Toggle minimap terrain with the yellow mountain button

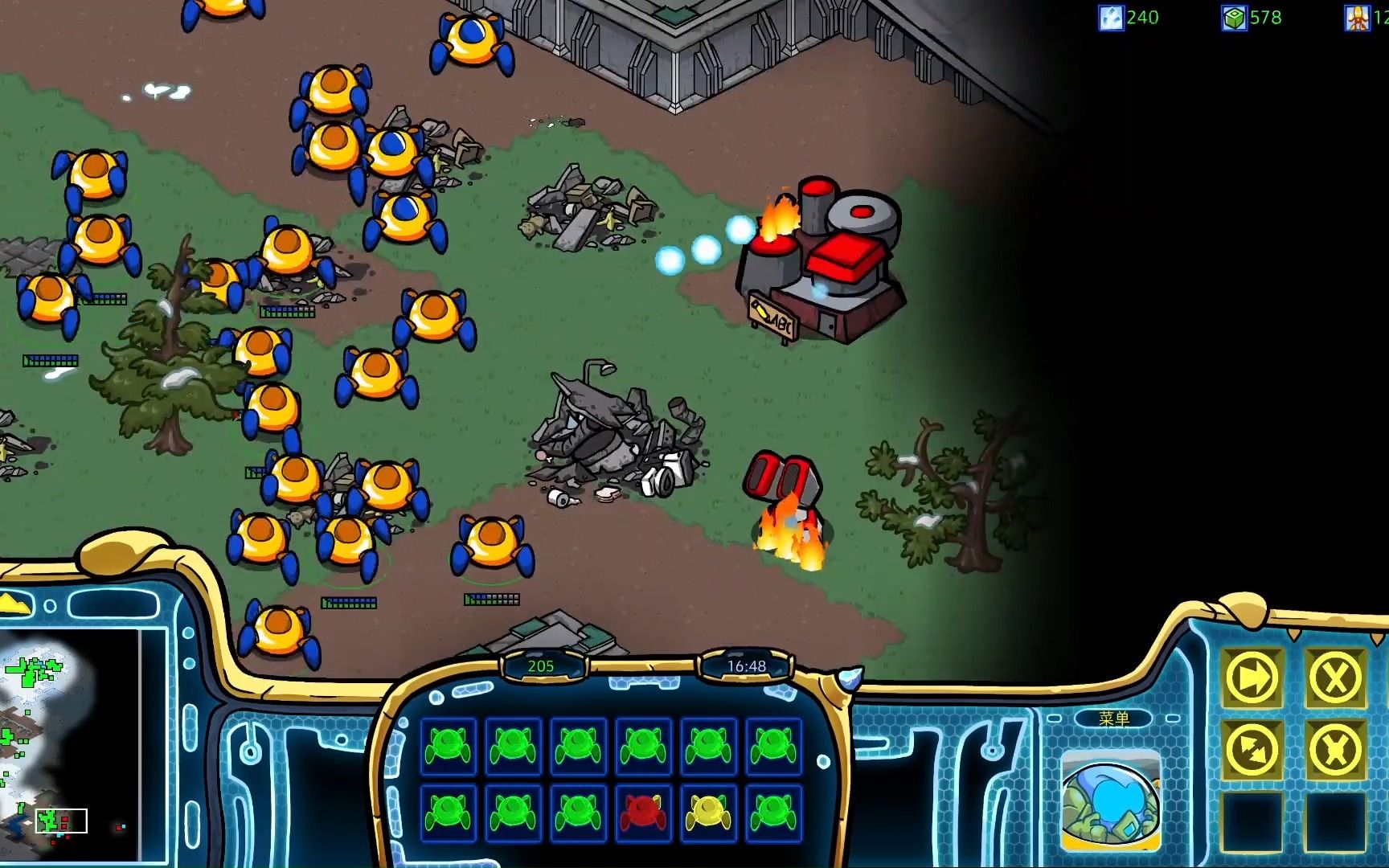pyautogui.click(x=14, y=604)
